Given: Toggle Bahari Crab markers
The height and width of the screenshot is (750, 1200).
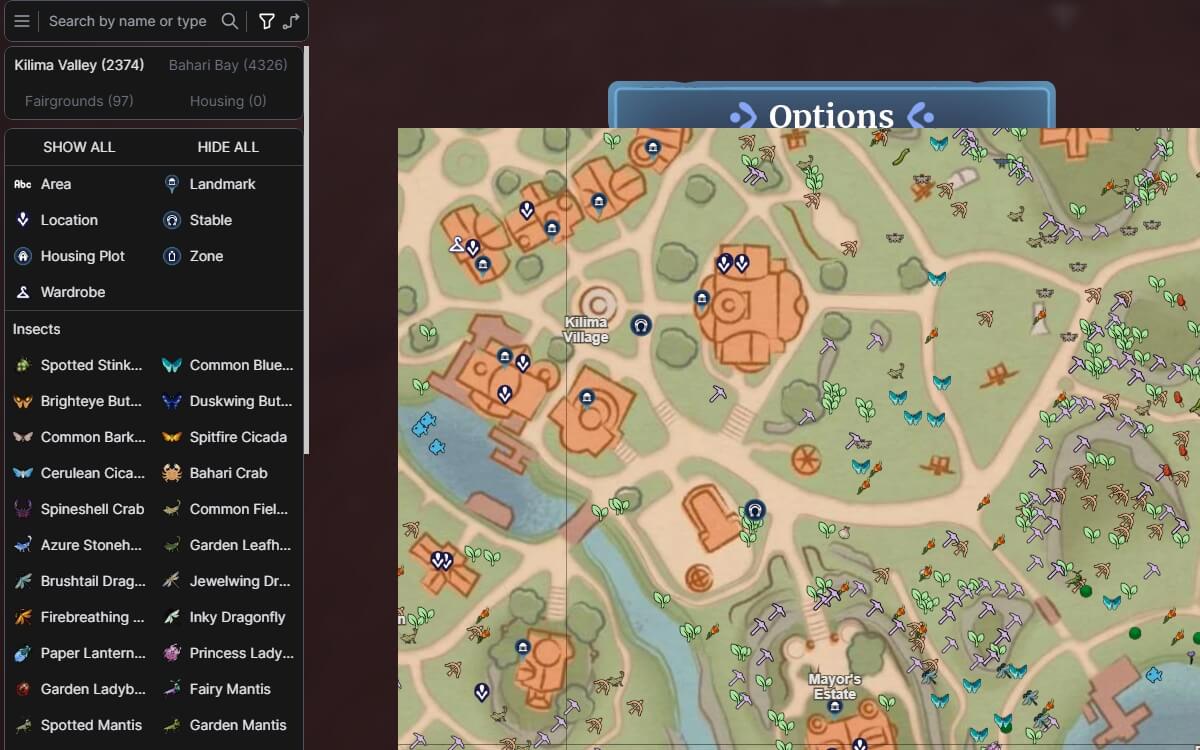Looking at the screenshot, I should click(x=228, y=473).
